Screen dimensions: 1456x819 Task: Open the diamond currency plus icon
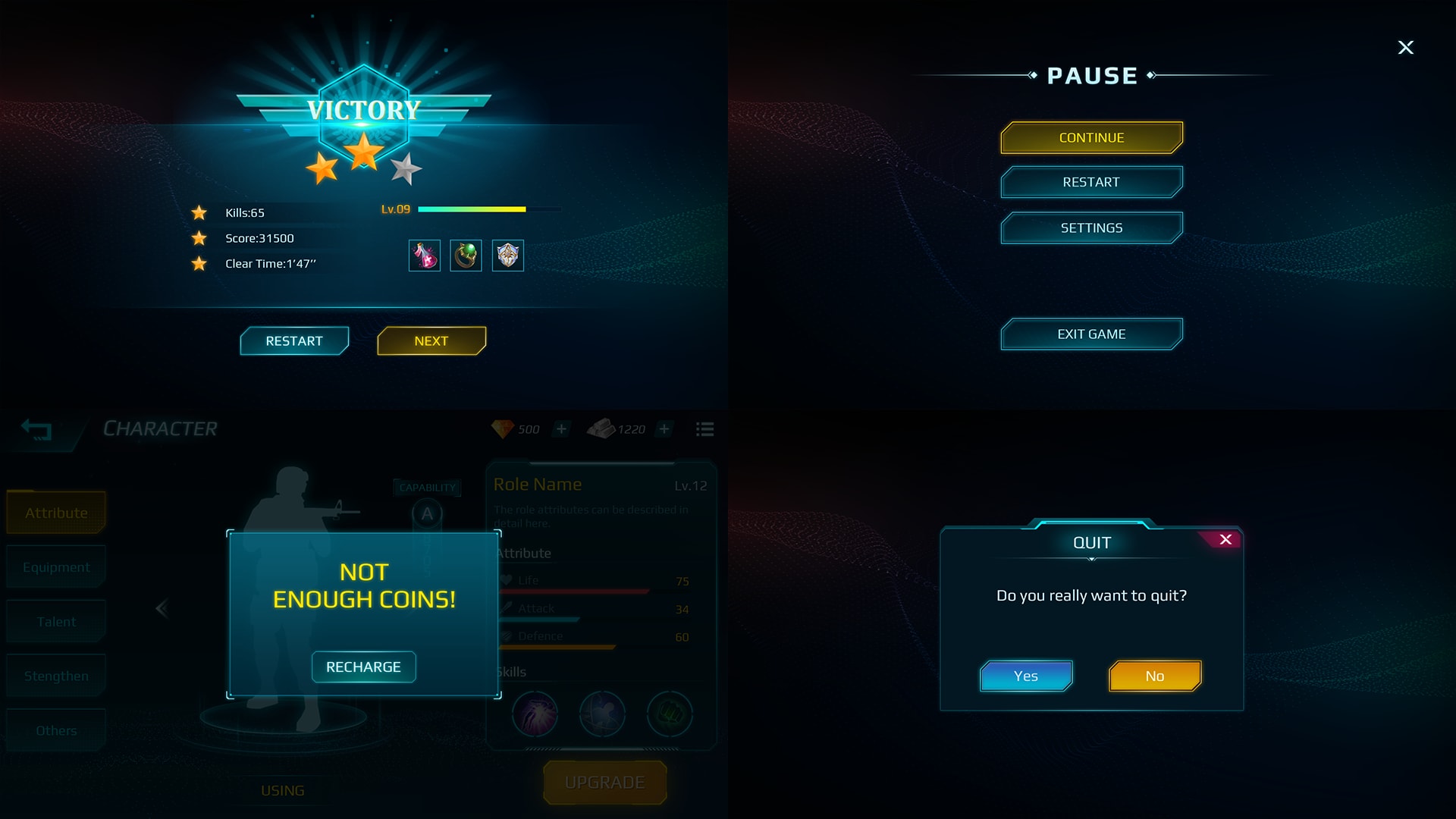coord(561,429)
